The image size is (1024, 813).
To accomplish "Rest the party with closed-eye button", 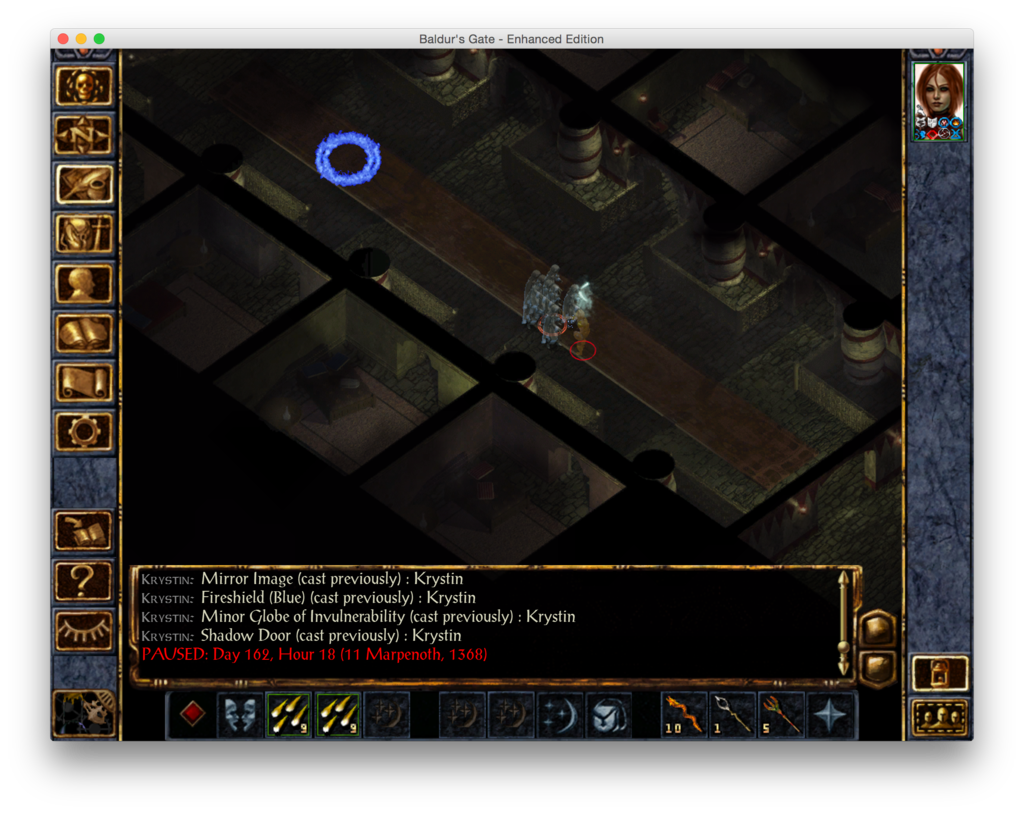I will (x=84, y=628).
